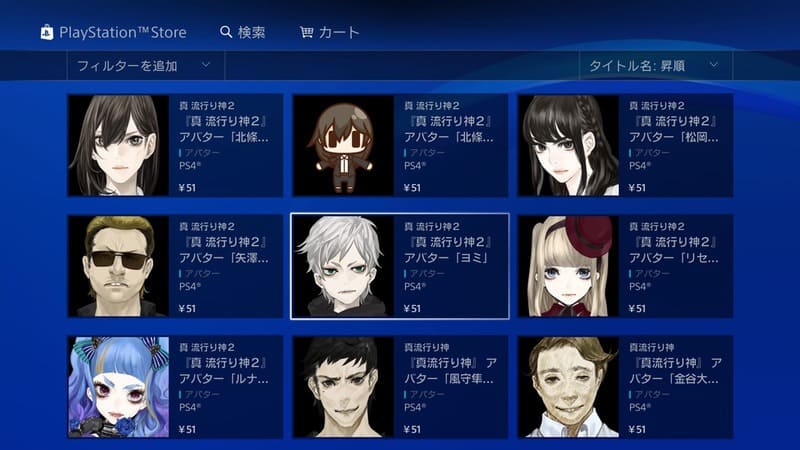Select the 松岡 black-haired girl avatar

tap(624, 146)
